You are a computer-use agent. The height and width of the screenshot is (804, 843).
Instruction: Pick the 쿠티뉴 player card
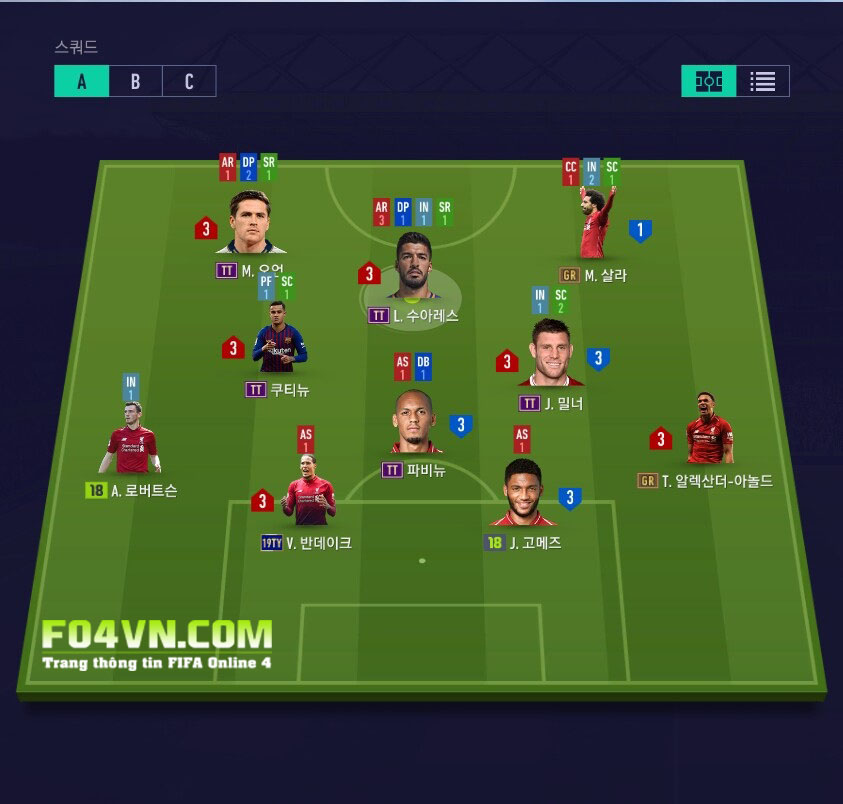point(279,345)
